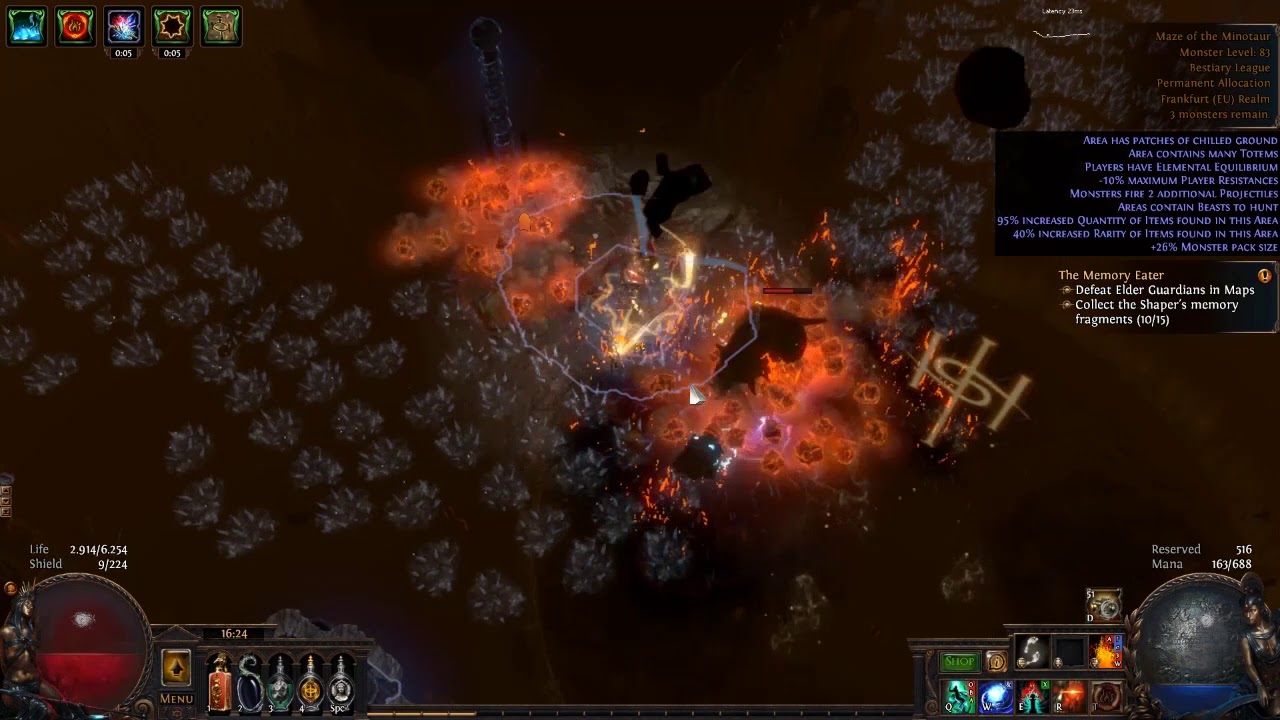The height and width of the screenshot is (720, 1280).
Task: Activate the fiery beam skill on R
Action: 1069,696
